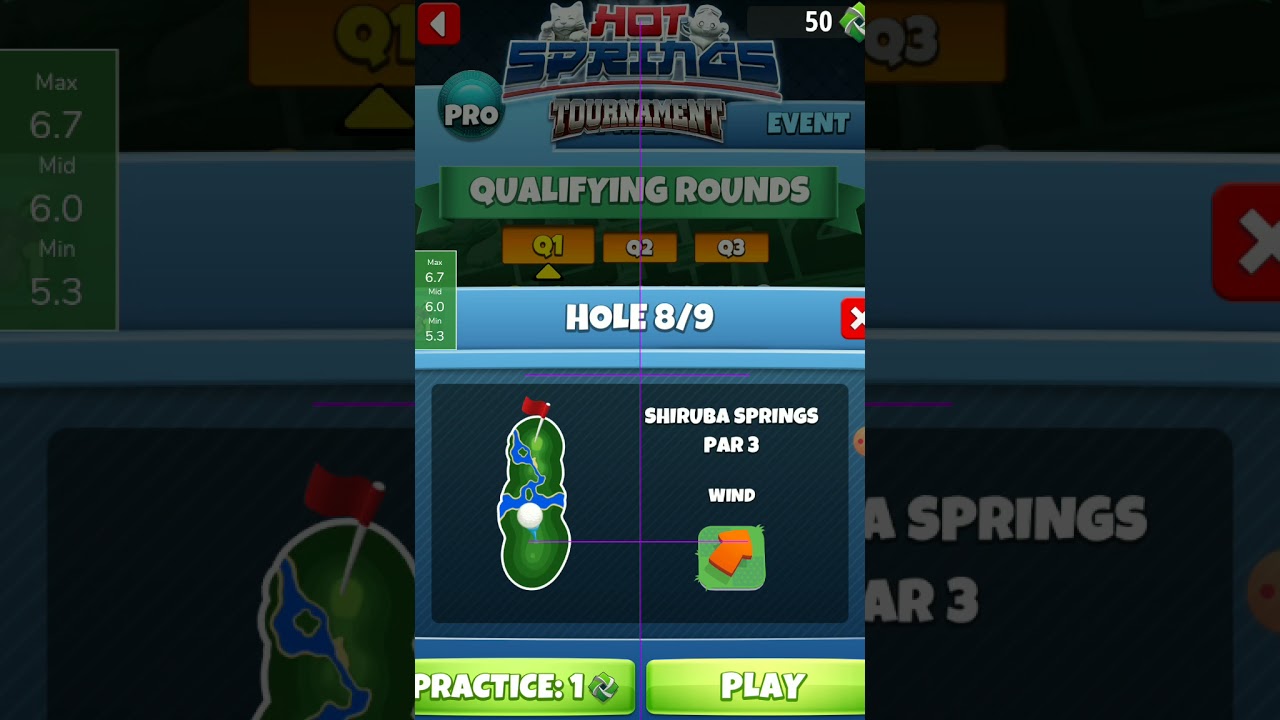Tap the green gem currency icon
1280x720 pixels.
click(852, 20)
